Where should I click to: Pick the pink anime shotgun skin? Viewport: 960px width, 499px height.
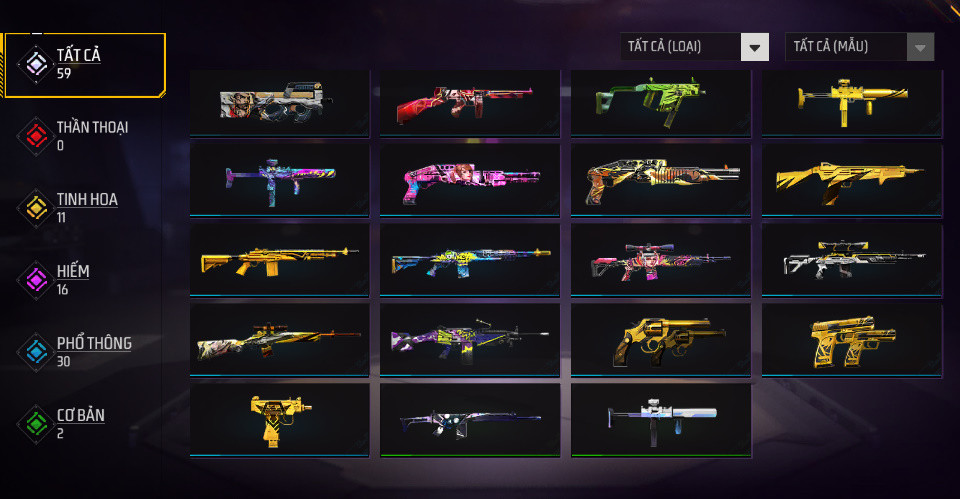(x=470, y=181)
